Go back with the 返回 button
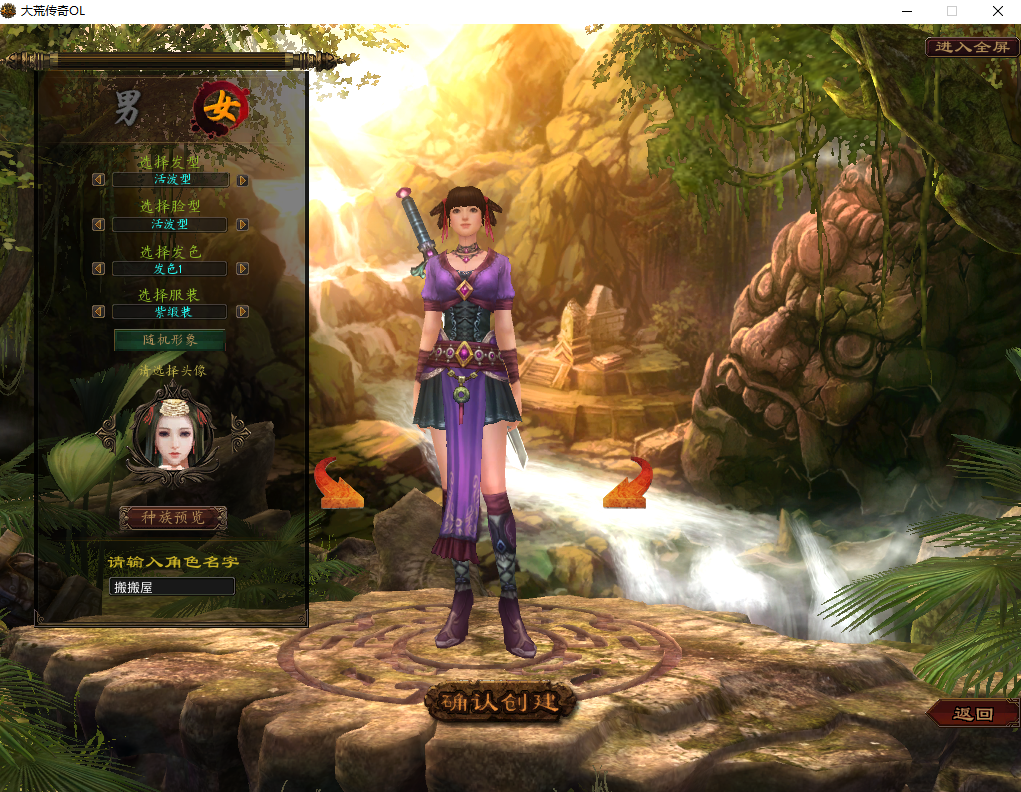 pos(972,714)
